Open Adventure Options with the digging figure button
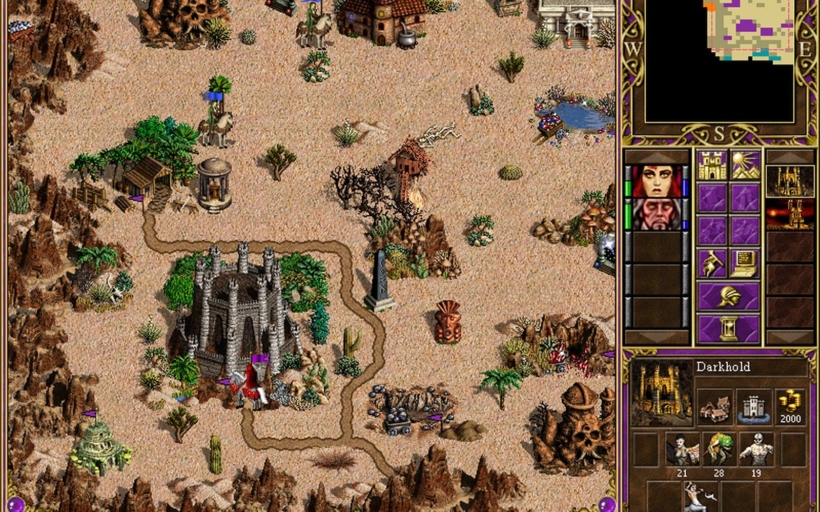 (x=712, y=263)
